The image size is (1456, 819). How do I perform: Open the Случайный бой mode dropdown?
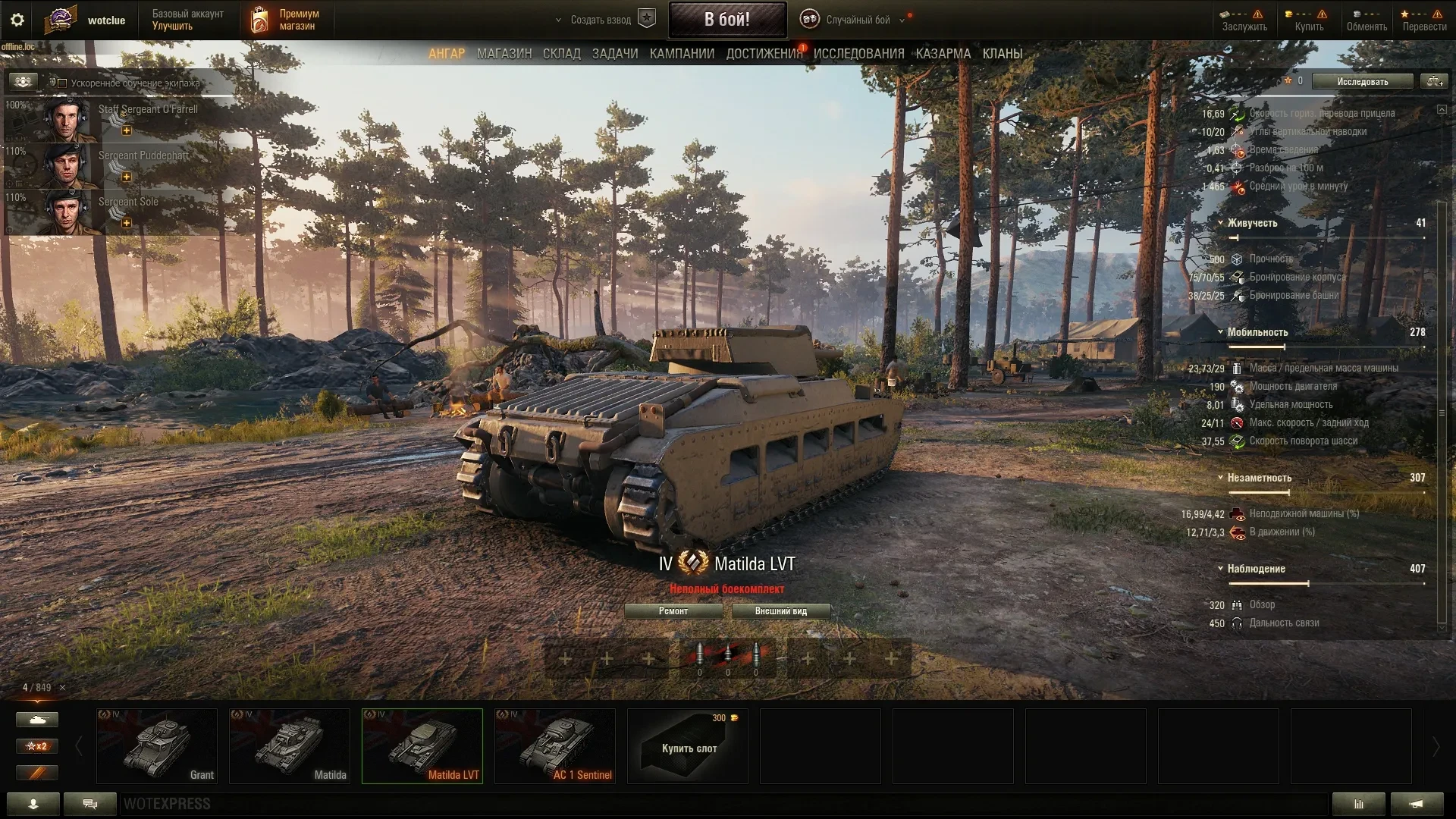point(858,20)
